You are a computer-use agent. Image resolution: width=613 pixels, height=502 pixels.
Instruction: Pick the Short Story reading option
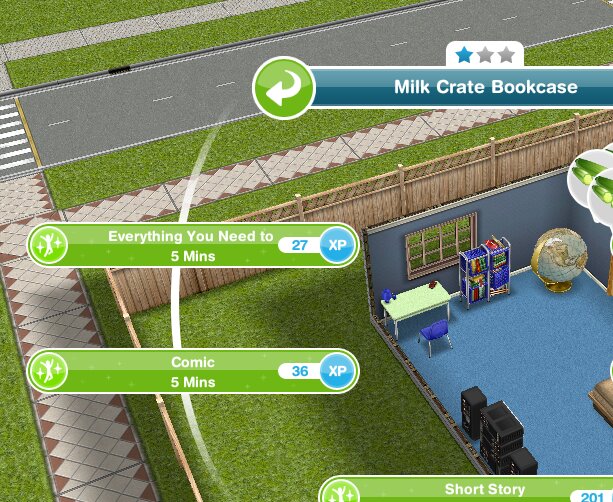pos(470,491)
